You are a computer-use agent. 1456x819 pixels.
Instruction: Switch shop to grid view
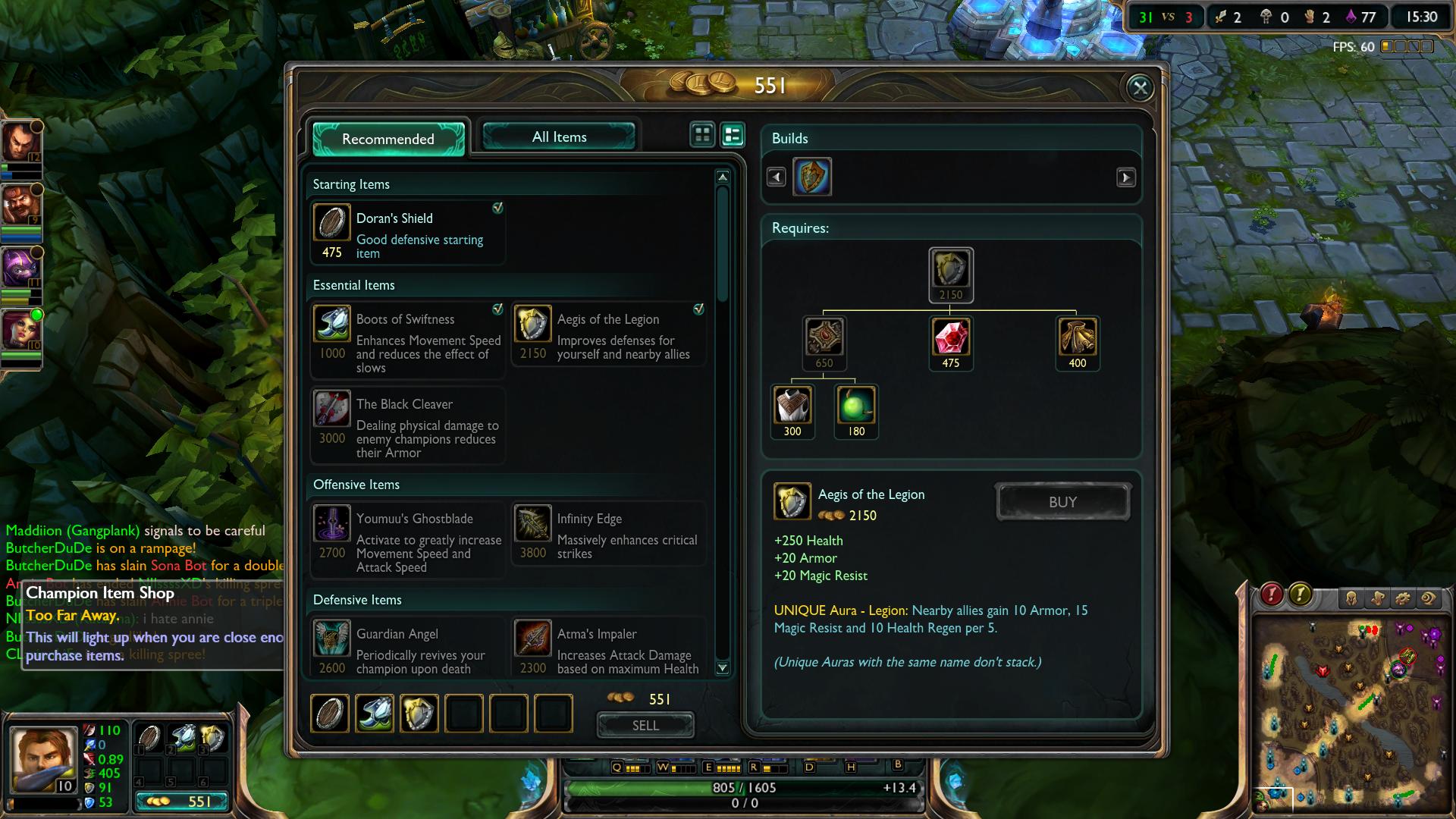point(702,135)
